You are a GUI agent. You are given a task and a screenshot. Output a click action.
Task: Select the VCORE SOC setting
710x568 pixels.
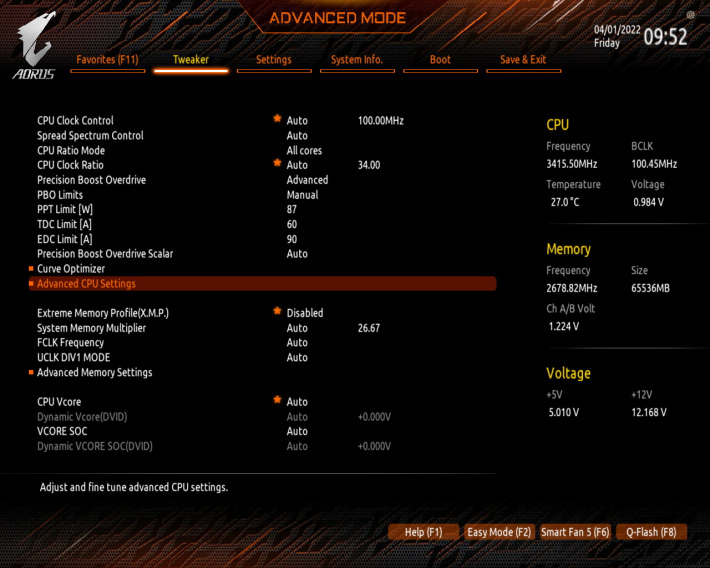point(63,432)
